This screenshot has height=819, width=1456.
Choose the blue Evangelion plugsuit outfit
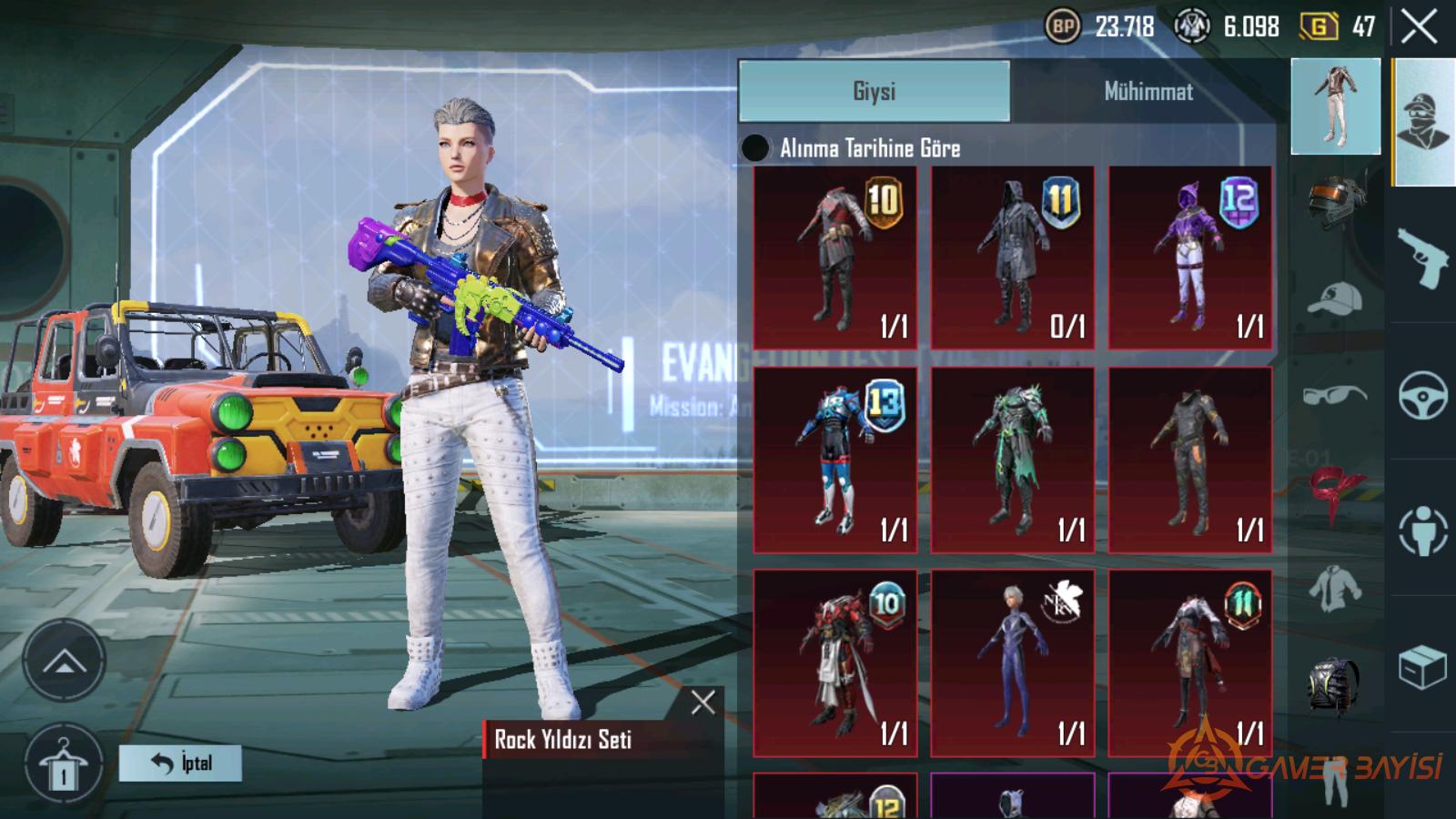coord(1012,662)
